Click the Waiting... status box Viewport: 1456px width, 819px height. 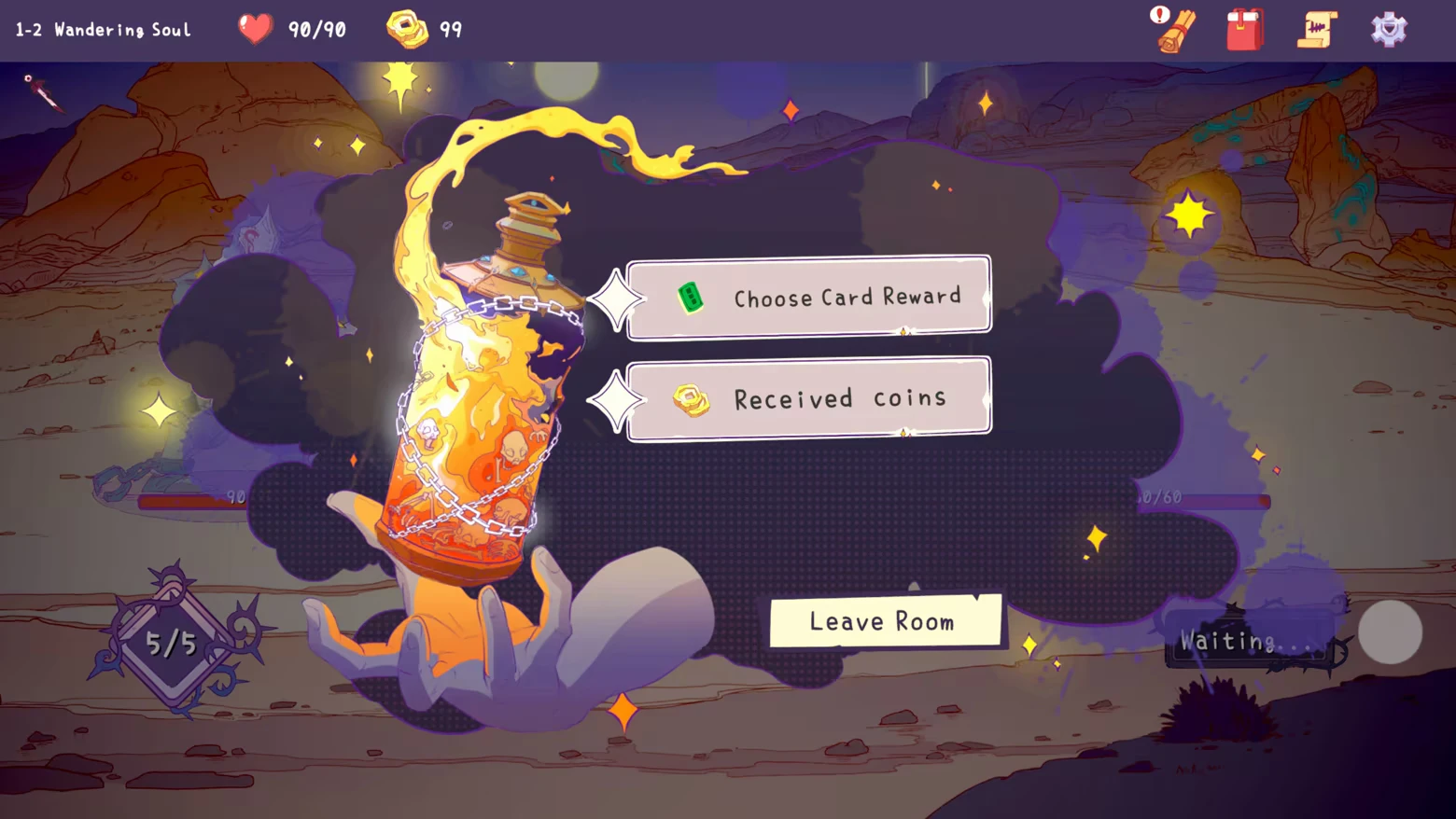click(1246, 641)
